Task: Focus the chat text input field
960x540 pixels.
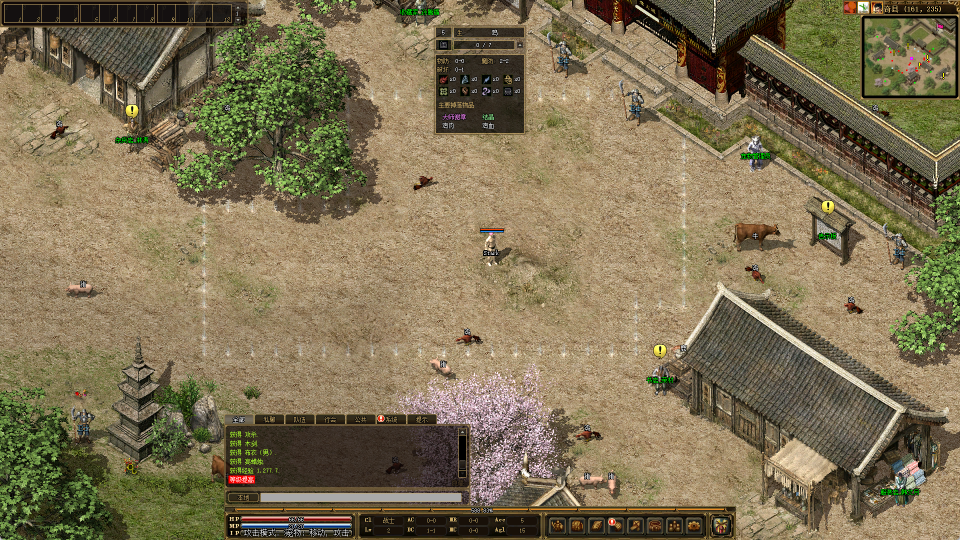Action: pyautogui.click(x=362, y=497)
